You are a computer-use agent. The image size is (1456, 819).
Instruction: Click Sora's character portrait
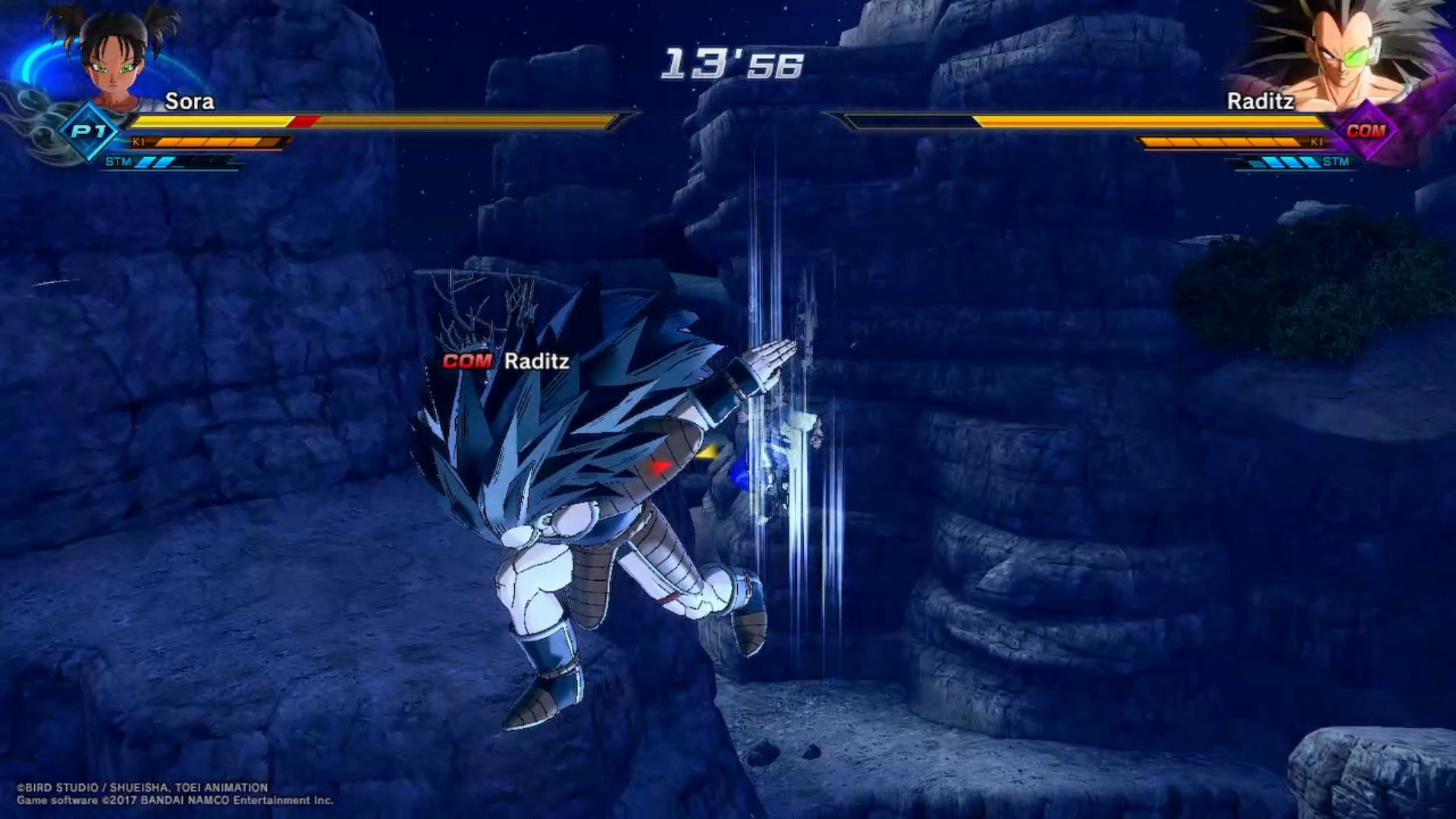point(114,57)
